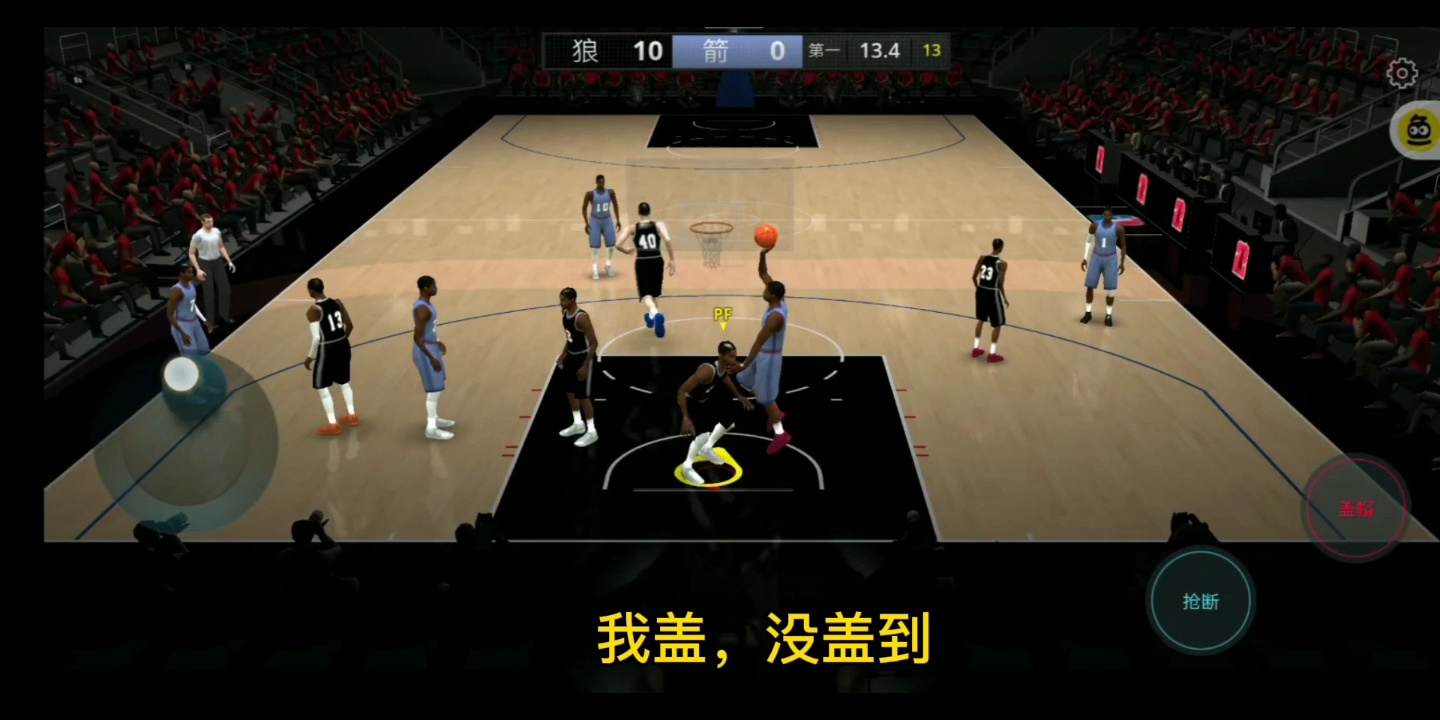Viewport: 1440px width, 720px height.
Task: Tap the yellow ring under the controlled player
Action: [x=710, y=465]
